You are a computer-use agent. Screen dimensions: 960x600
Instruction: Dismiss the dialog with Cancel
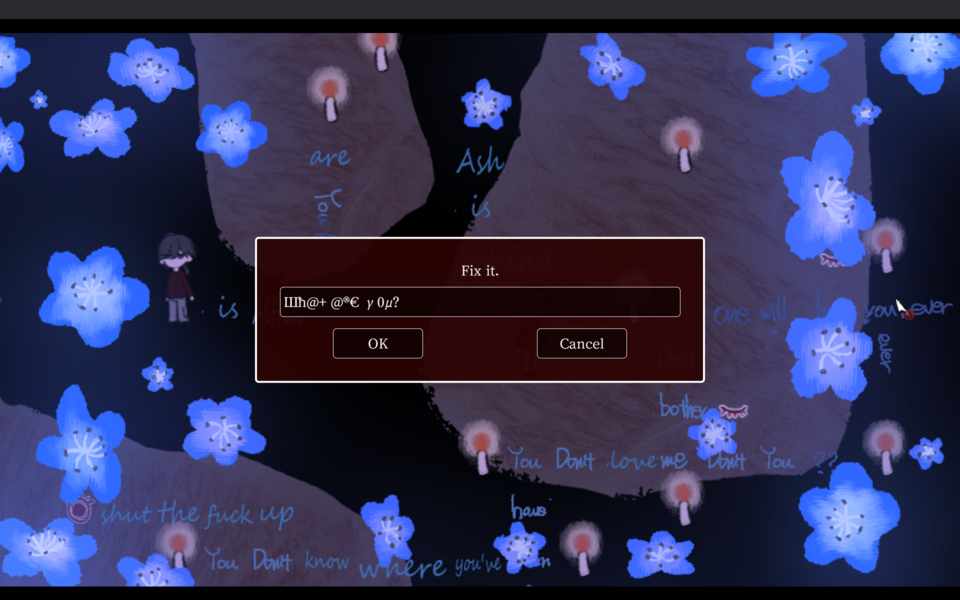(x=581, y=343)
